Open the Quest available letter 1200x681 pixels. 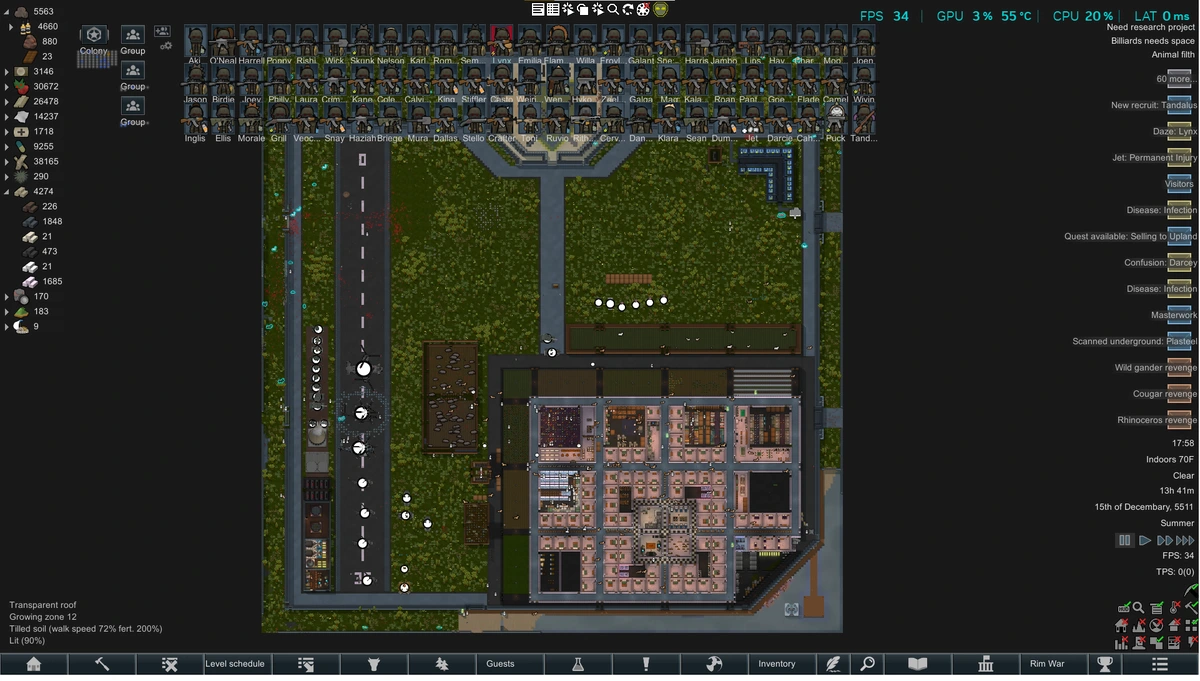1179,236
